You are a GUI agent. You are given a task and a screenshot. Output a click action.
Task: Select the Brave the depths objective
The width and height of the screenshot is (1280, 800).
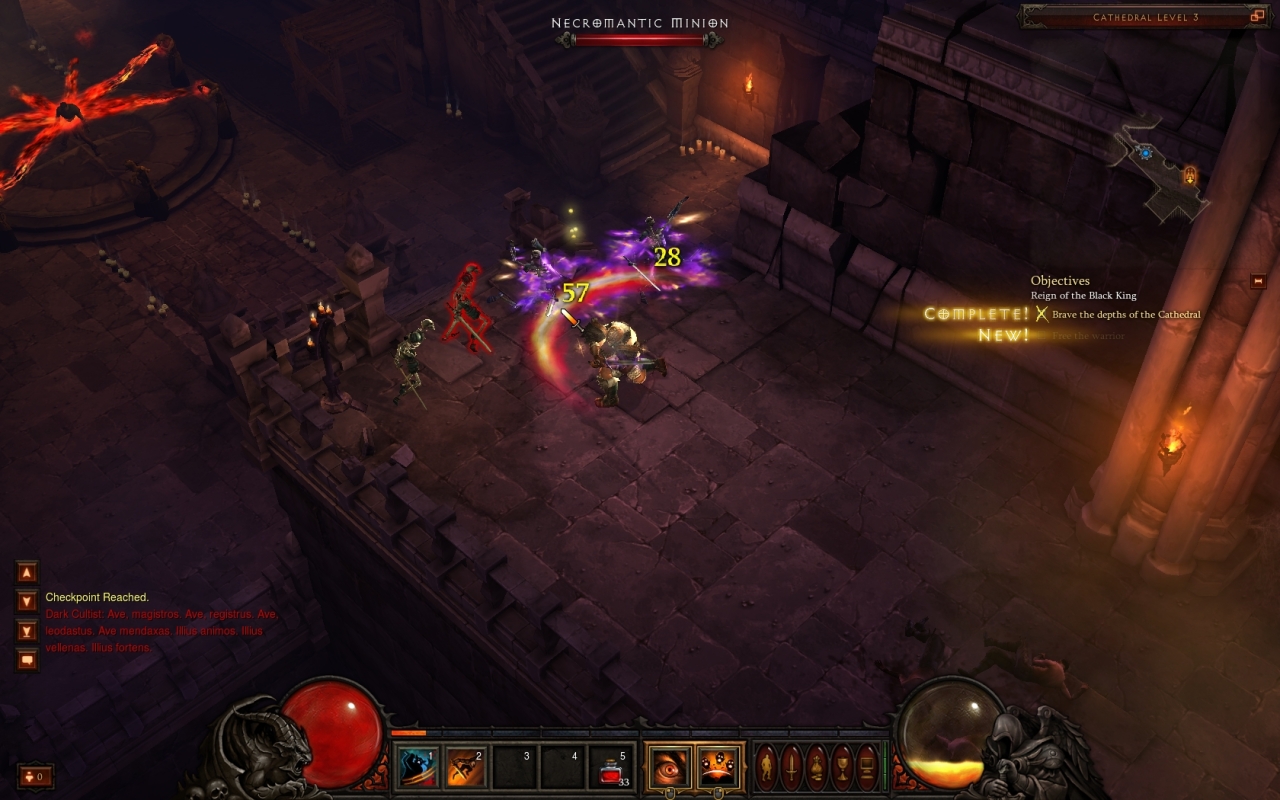click(1125, 314)
